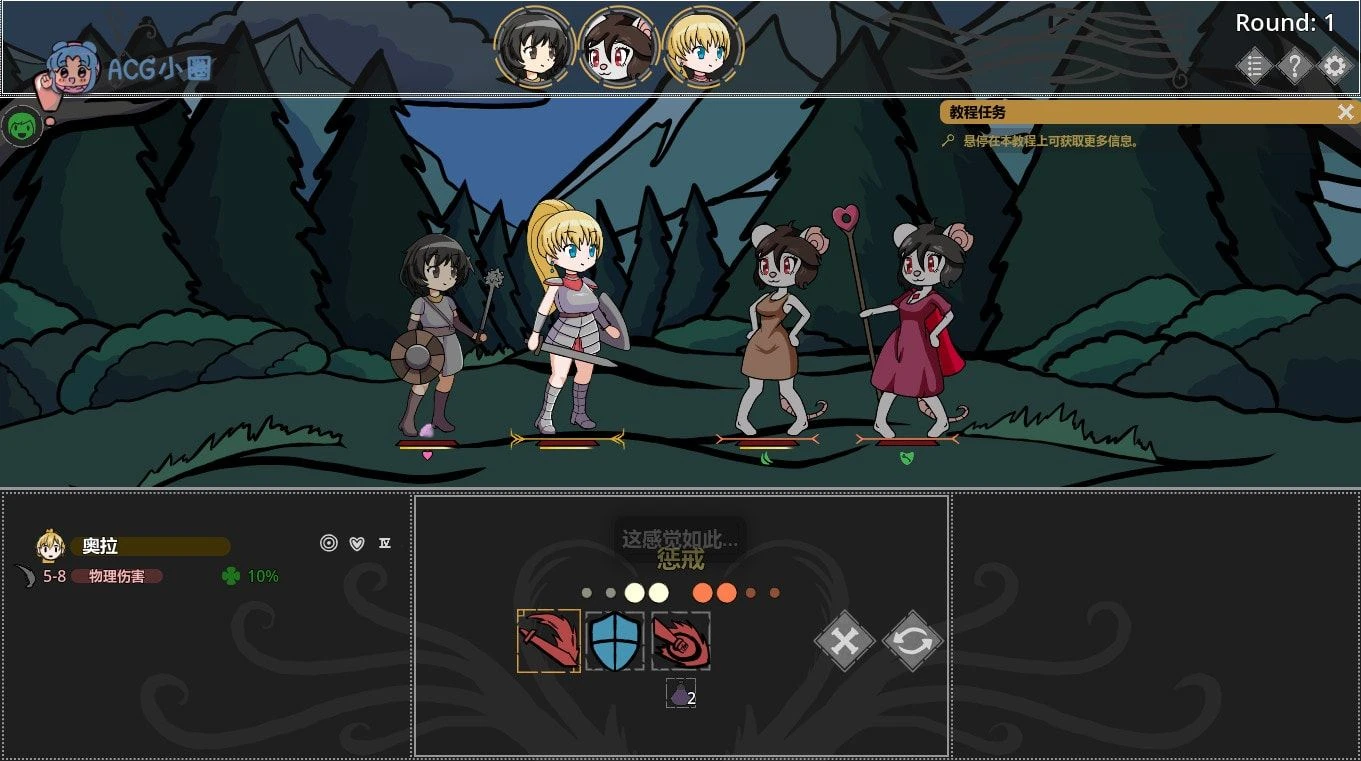Click the question mark help icon

pos(1295,66)
